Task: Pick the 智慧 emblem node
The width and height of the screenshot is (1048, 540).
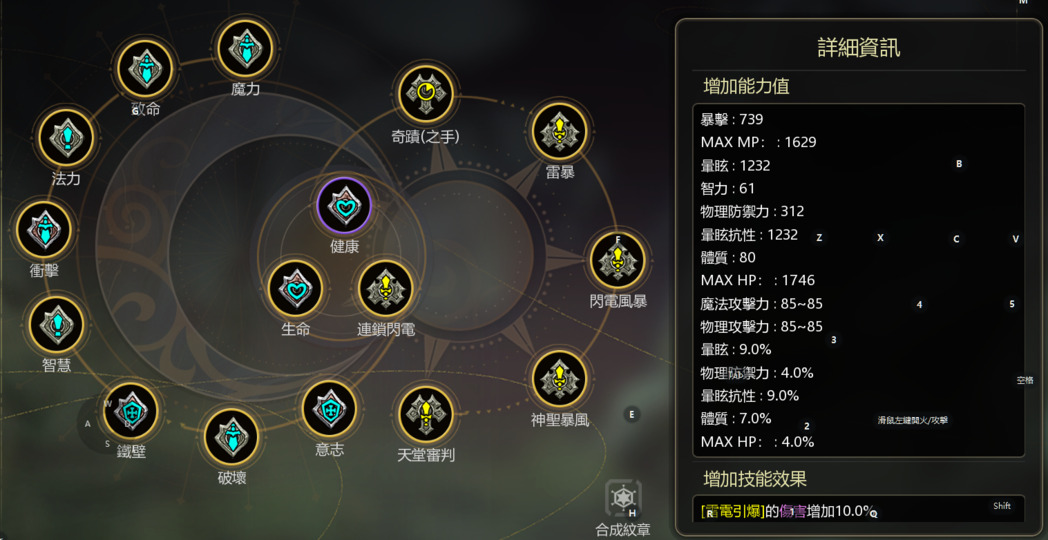Action: (x=57, y=324)
